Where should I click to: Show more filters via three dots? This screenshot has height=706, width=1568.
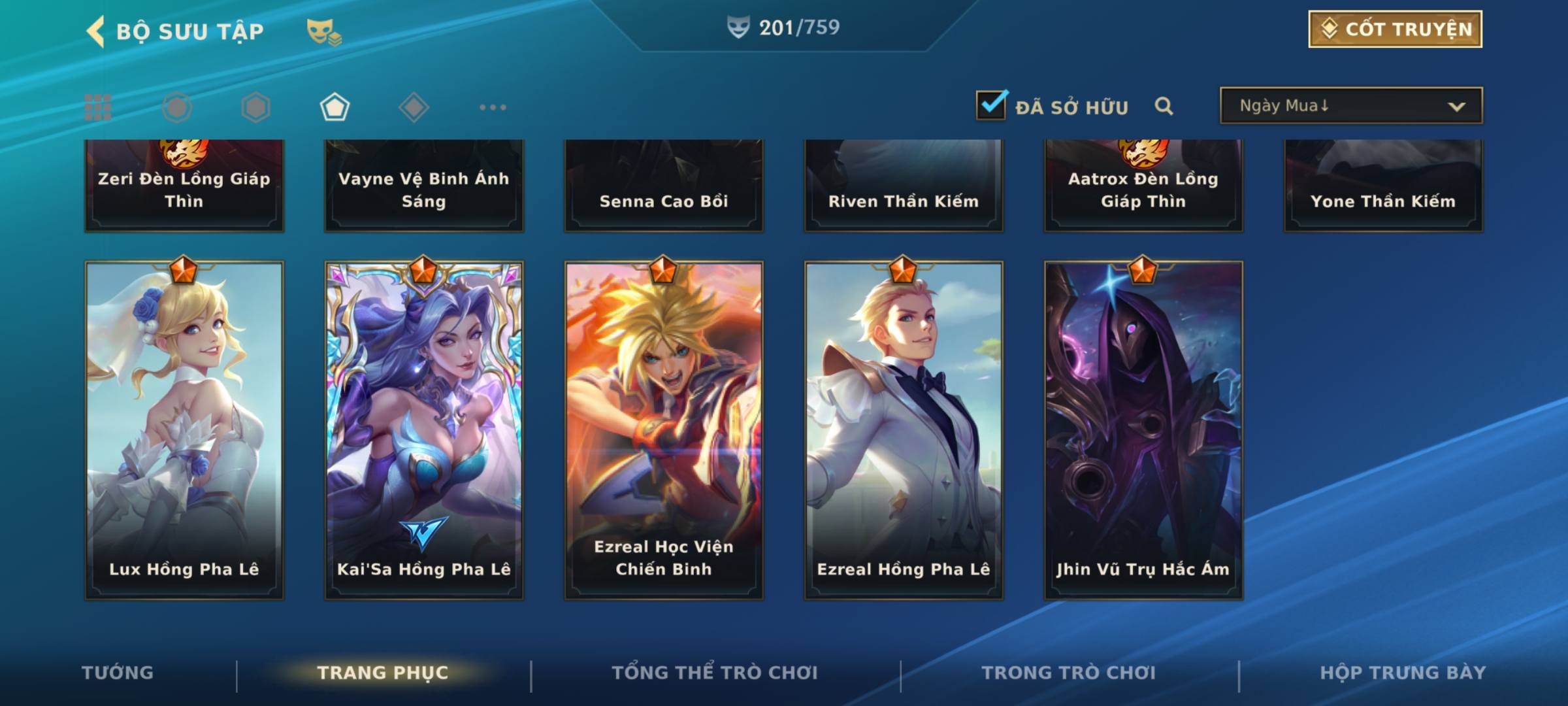pos(493,107)
